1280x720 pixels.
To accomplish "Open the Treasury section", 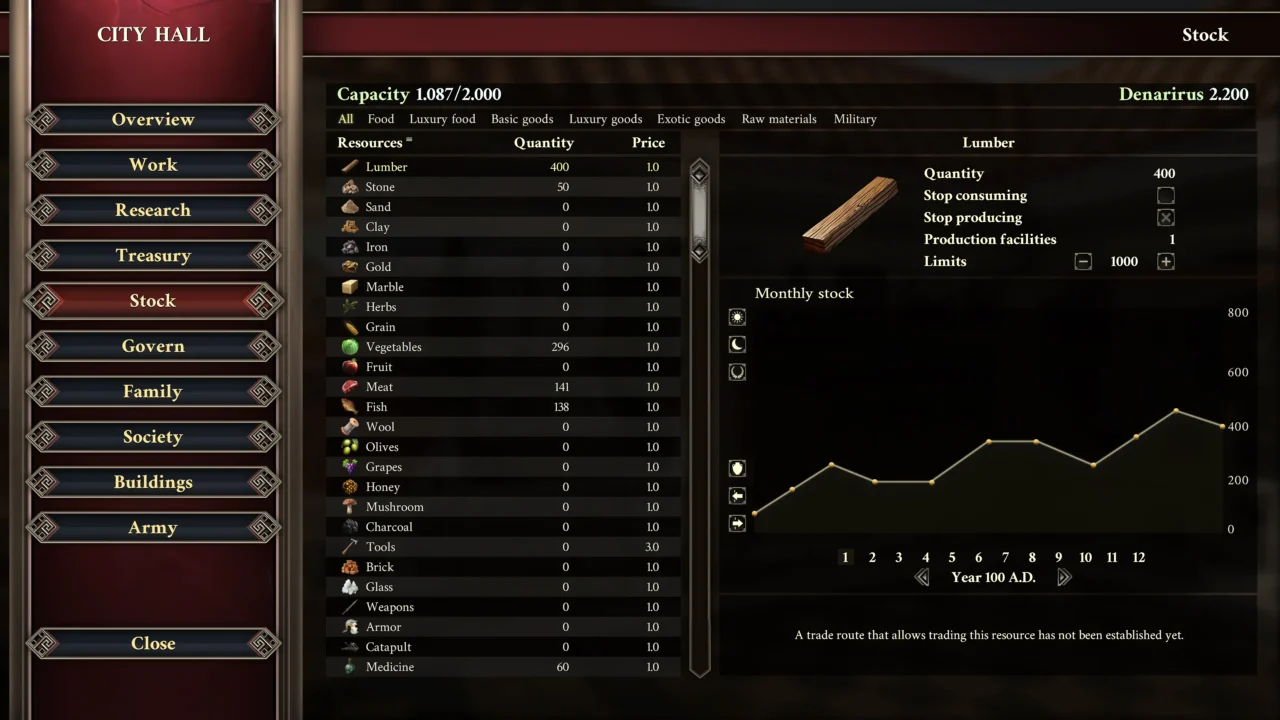I will 152,255.
